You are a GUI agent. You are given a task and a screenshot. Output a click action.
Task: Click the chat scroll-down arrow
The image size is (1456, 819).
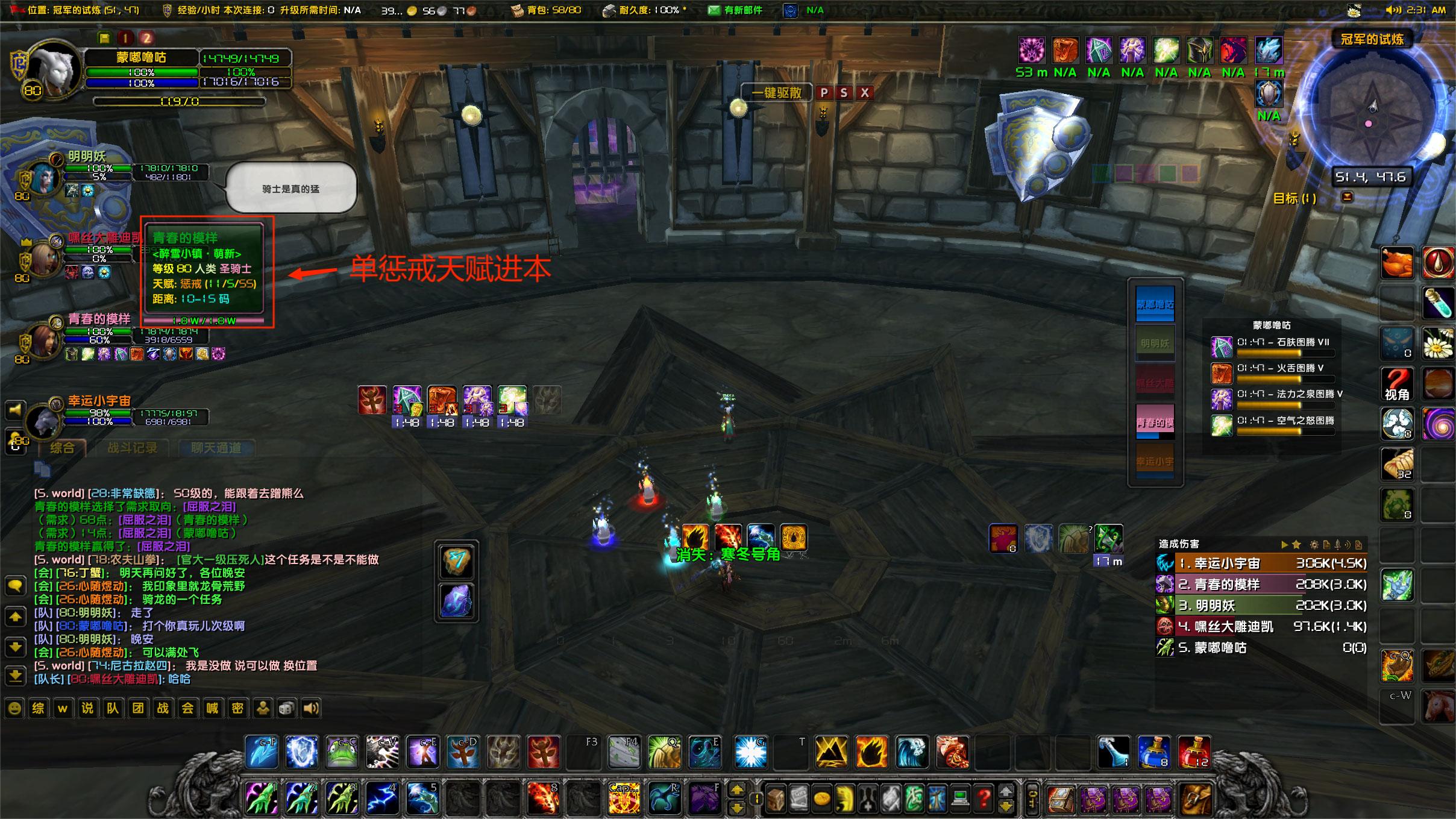click(15, 647)
